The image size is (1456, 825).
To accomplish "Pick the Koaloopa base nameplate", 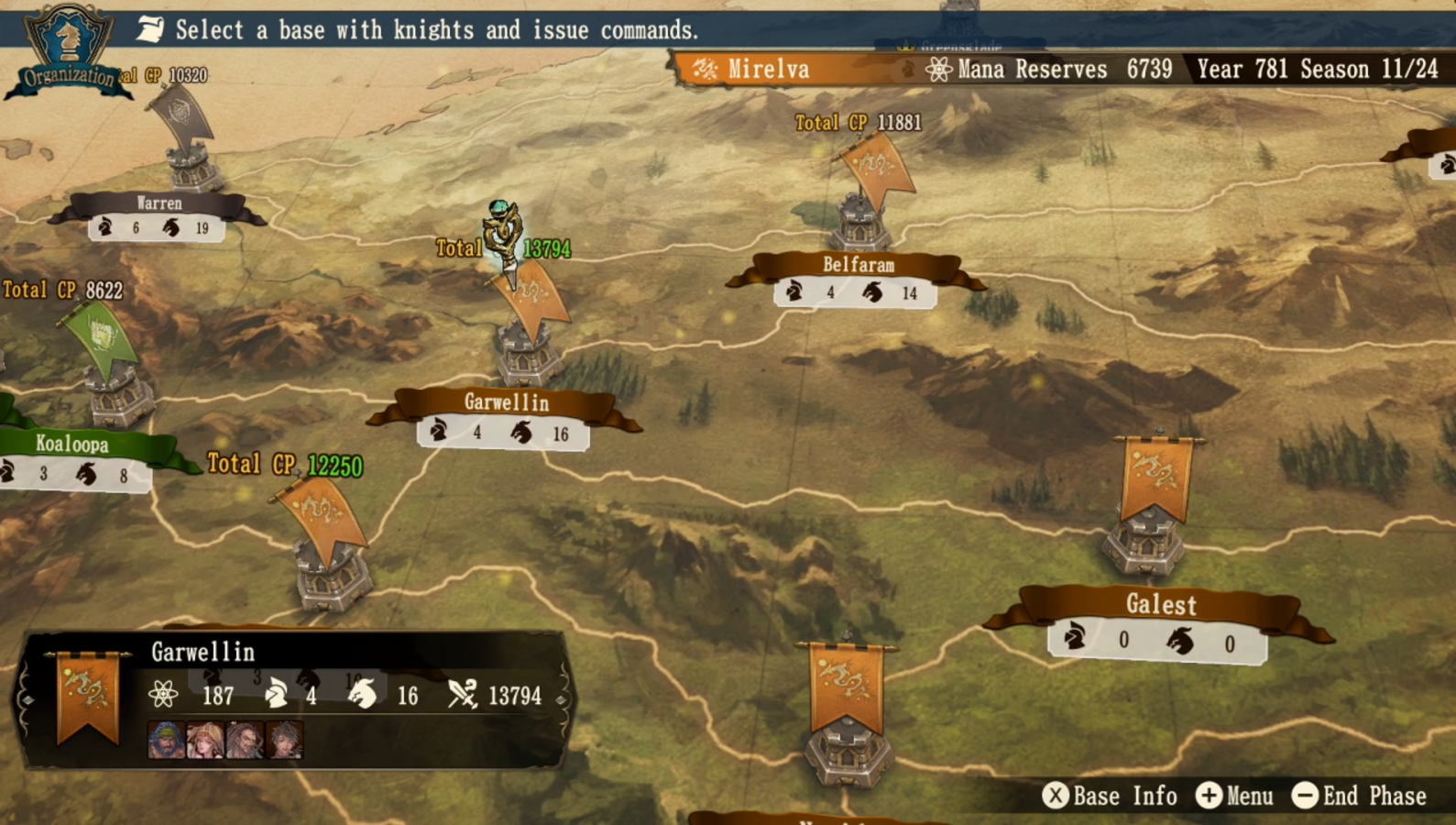I will [x=73, y=445].
